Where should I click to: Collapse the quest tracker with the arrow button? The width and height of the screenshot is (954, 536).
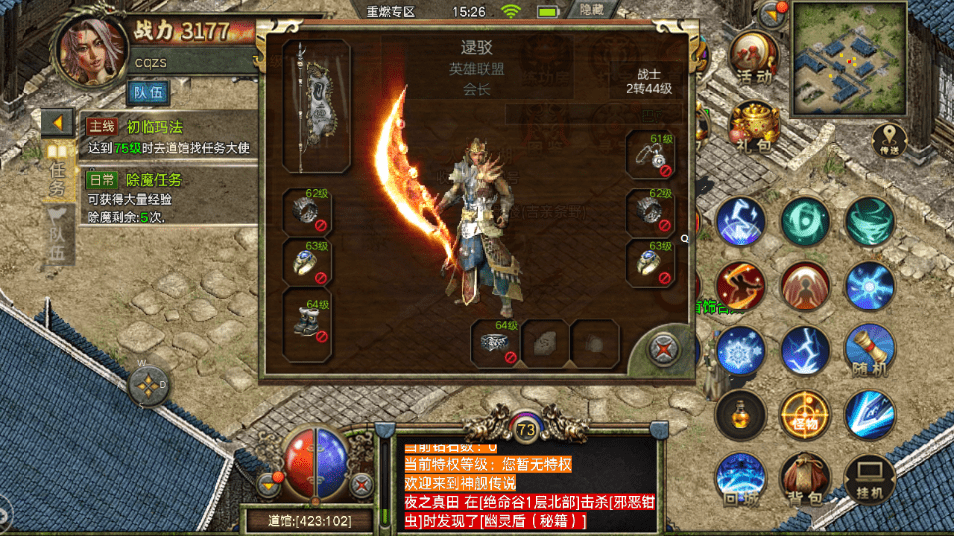tap(57, 122)
